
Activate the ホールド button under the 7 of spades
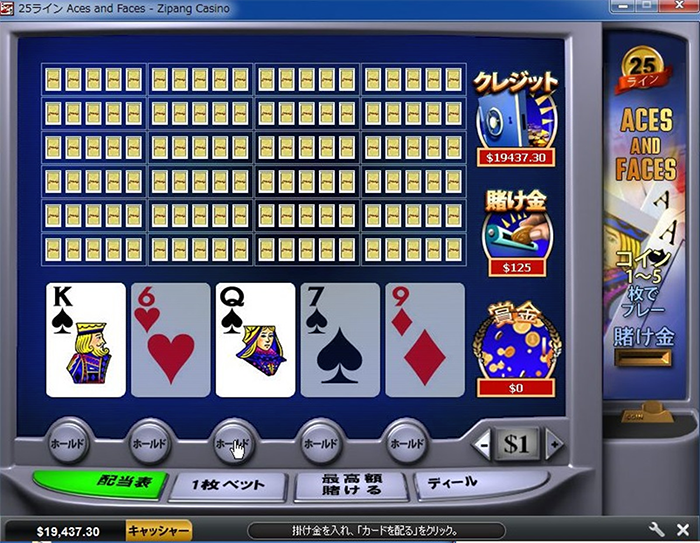click(x=322, y=441)
